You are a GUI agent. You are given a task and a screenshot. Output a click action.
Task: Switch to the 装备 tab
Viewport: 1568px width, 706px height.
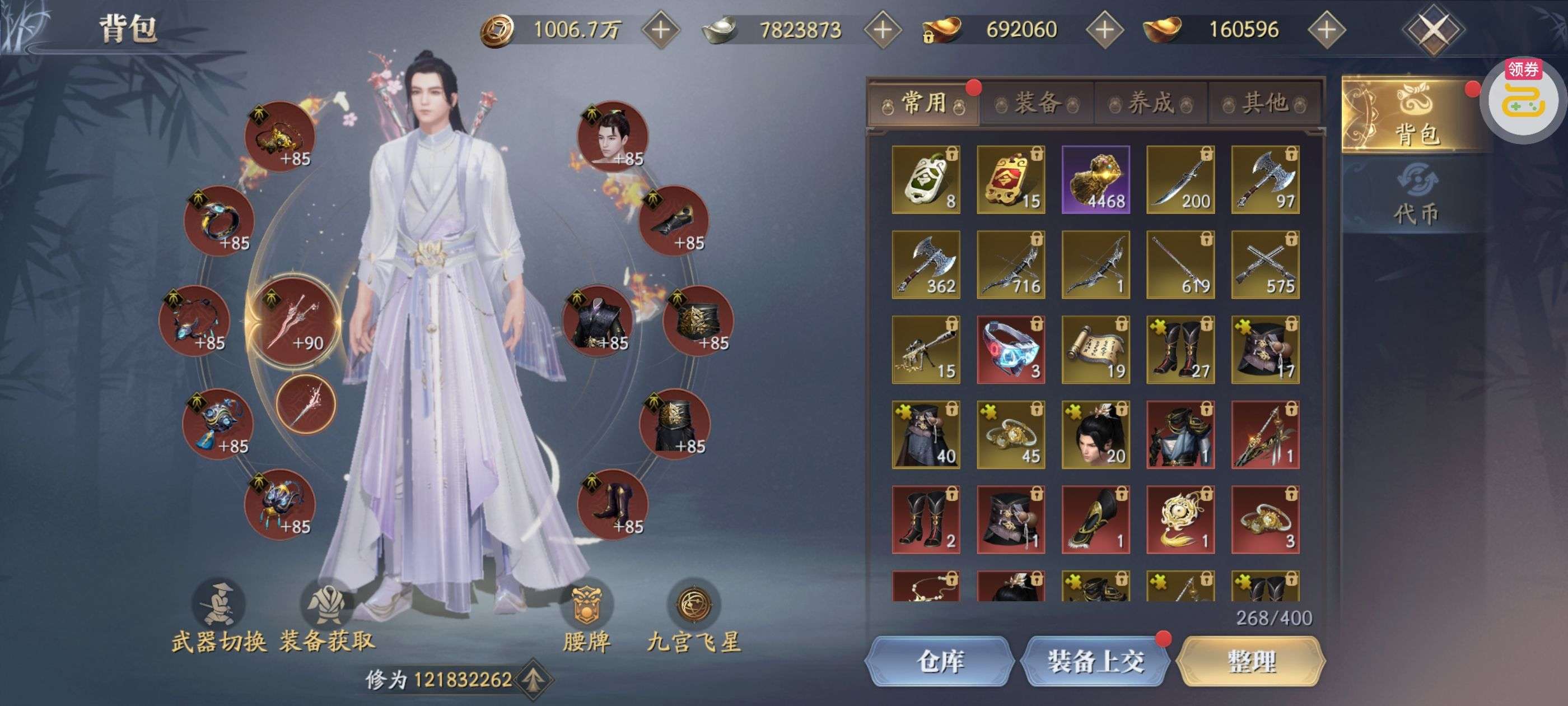(x=1037, y=103)
